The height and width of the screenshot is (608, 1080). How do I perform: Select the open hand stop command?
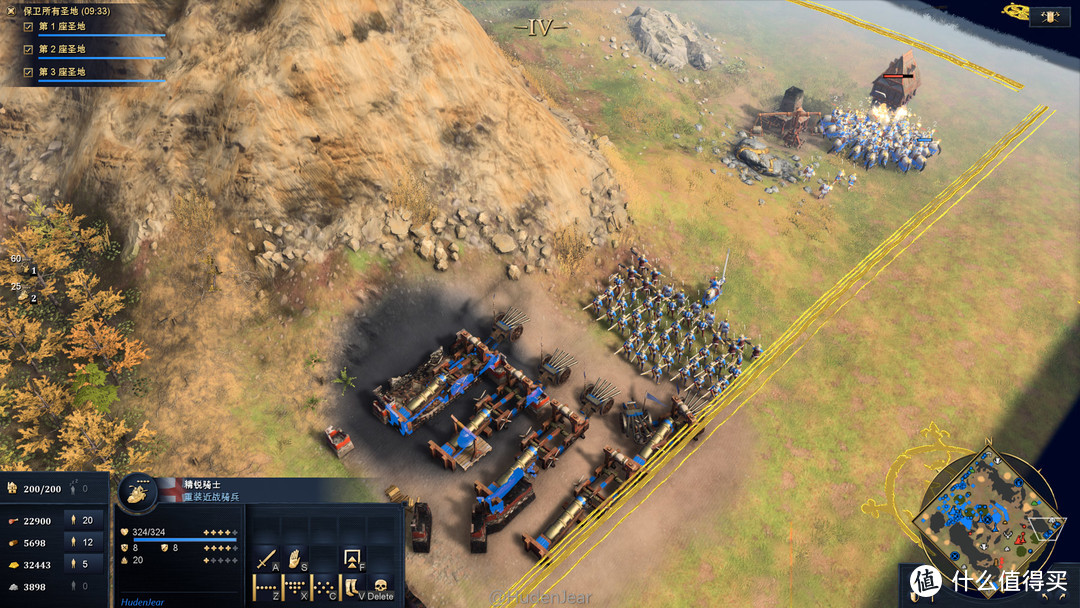click(x=294, y=556)
